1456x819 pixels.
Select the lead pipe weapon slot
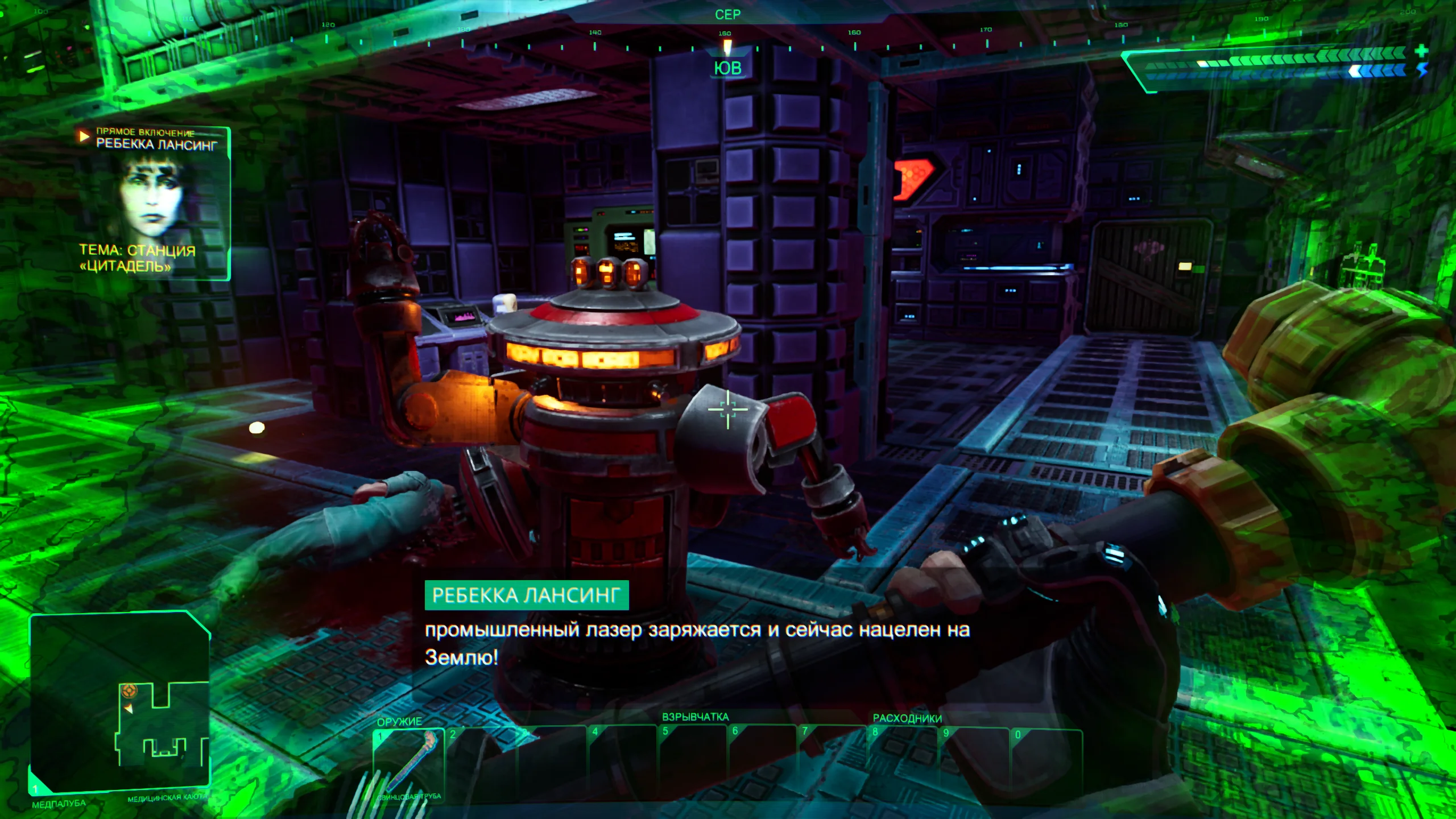[x=408, y=764]
